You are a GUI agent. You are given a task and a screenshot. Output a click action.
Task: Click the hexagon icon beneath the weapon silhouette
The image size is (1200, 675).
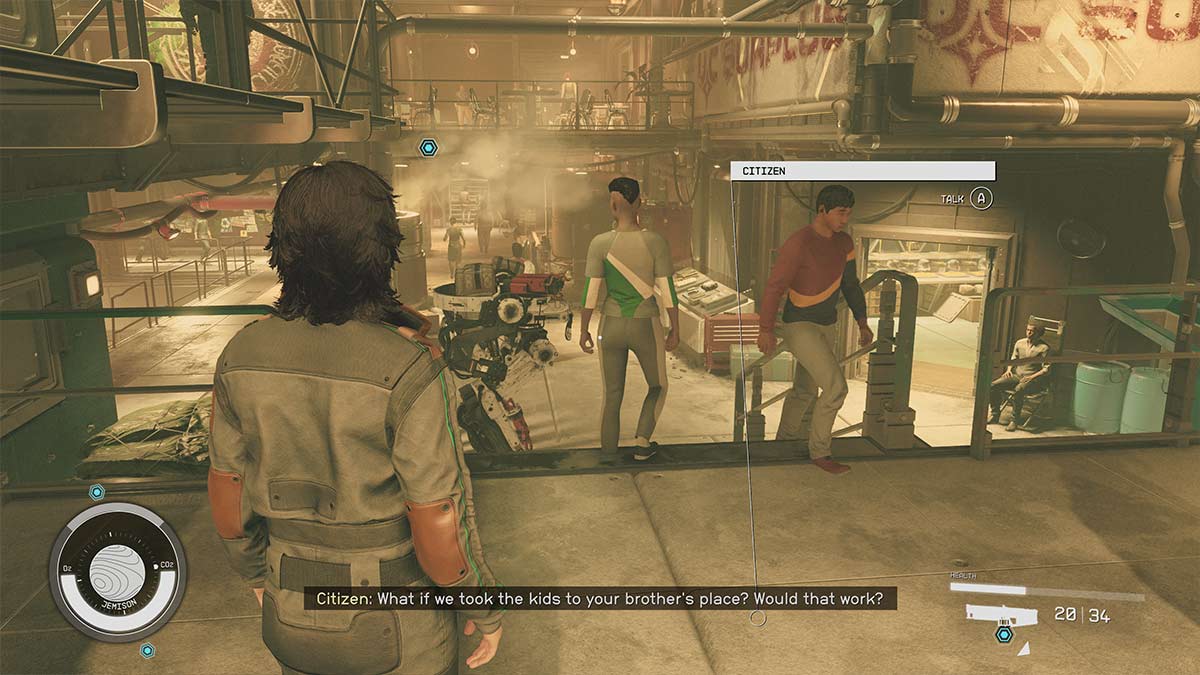tap(1003, 635)
